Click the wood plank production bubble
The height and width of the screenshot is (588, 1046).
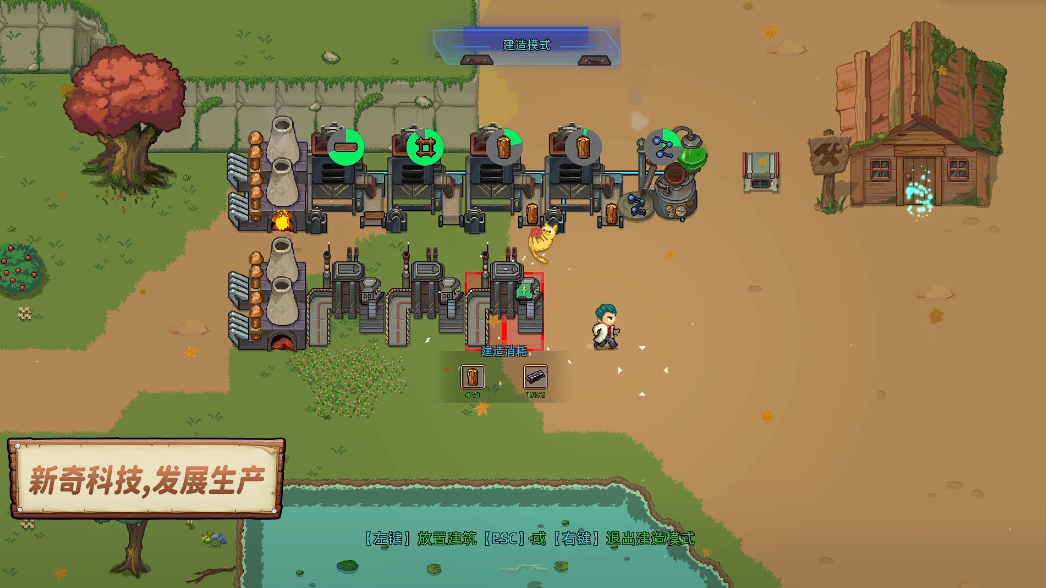[346, 147]
